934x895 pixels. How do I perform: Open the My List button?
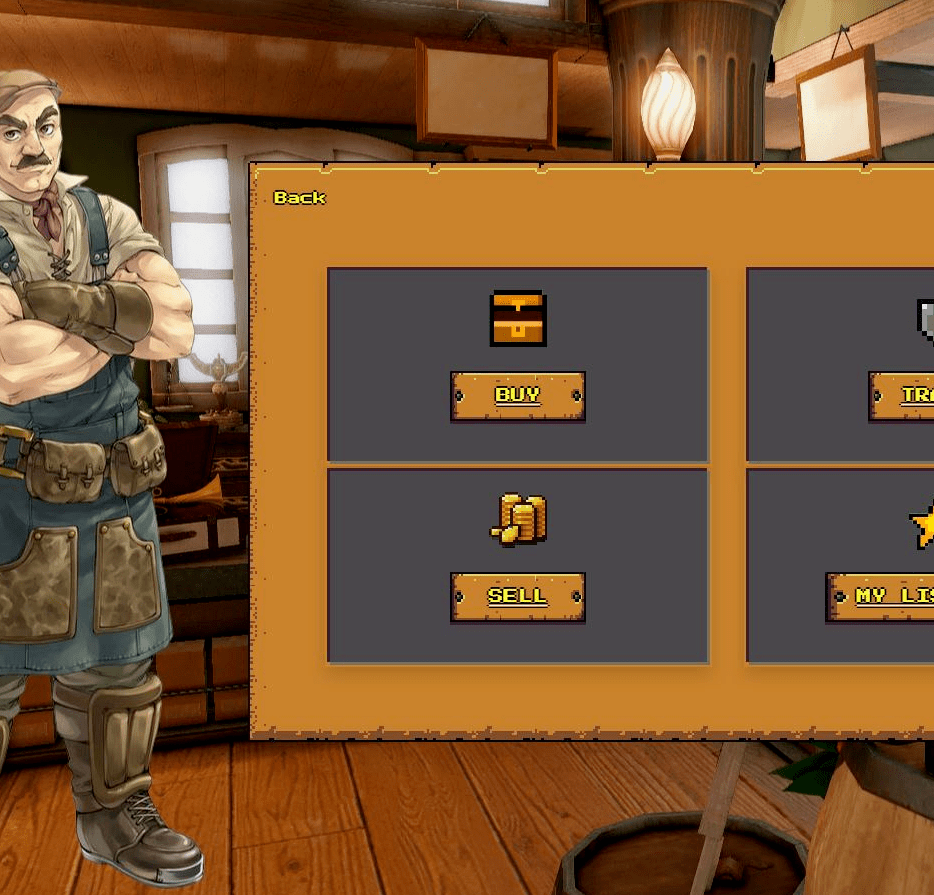882,597
